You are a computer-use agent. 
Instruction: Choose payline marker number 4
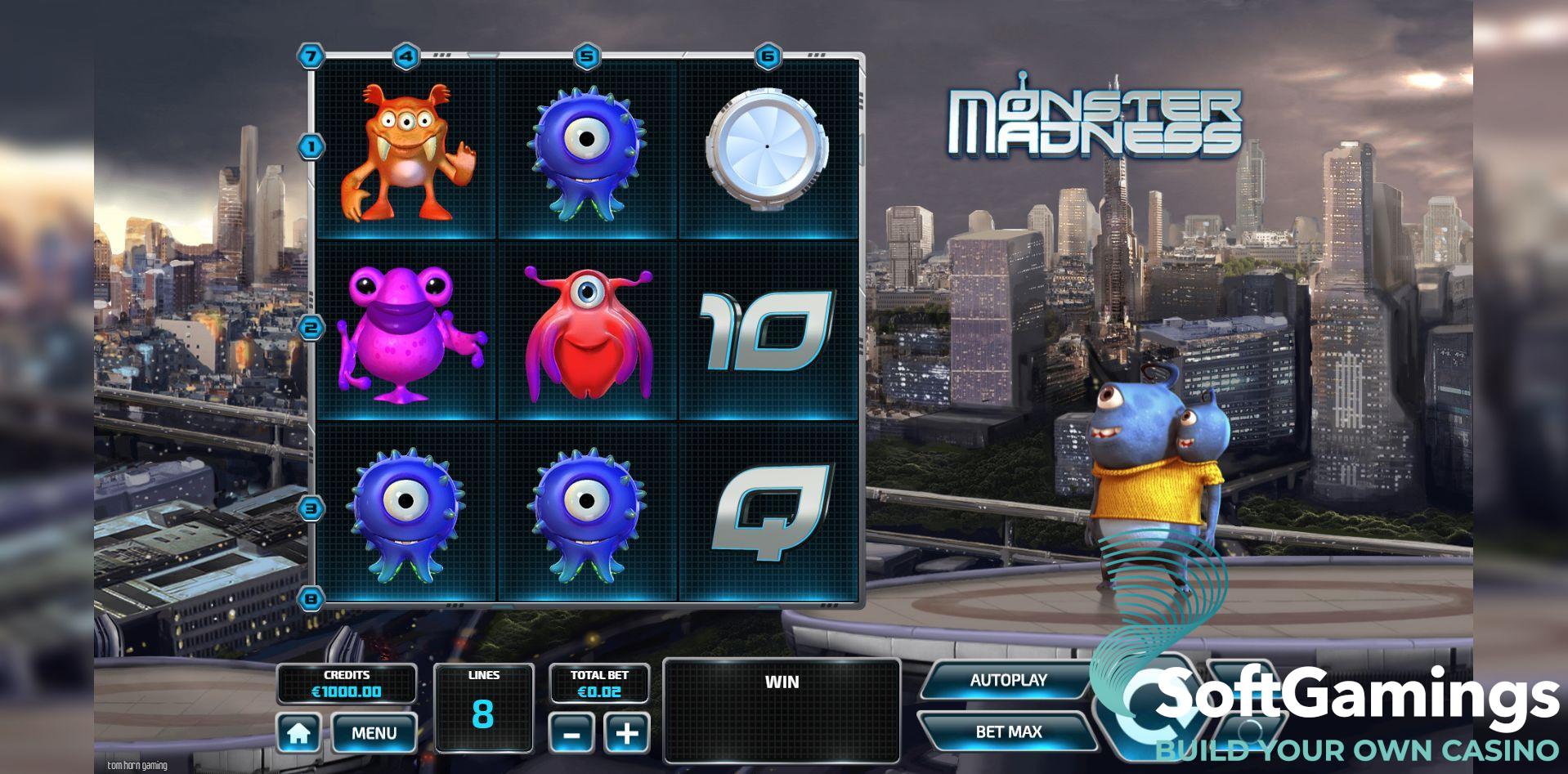[x=406, y=57]
